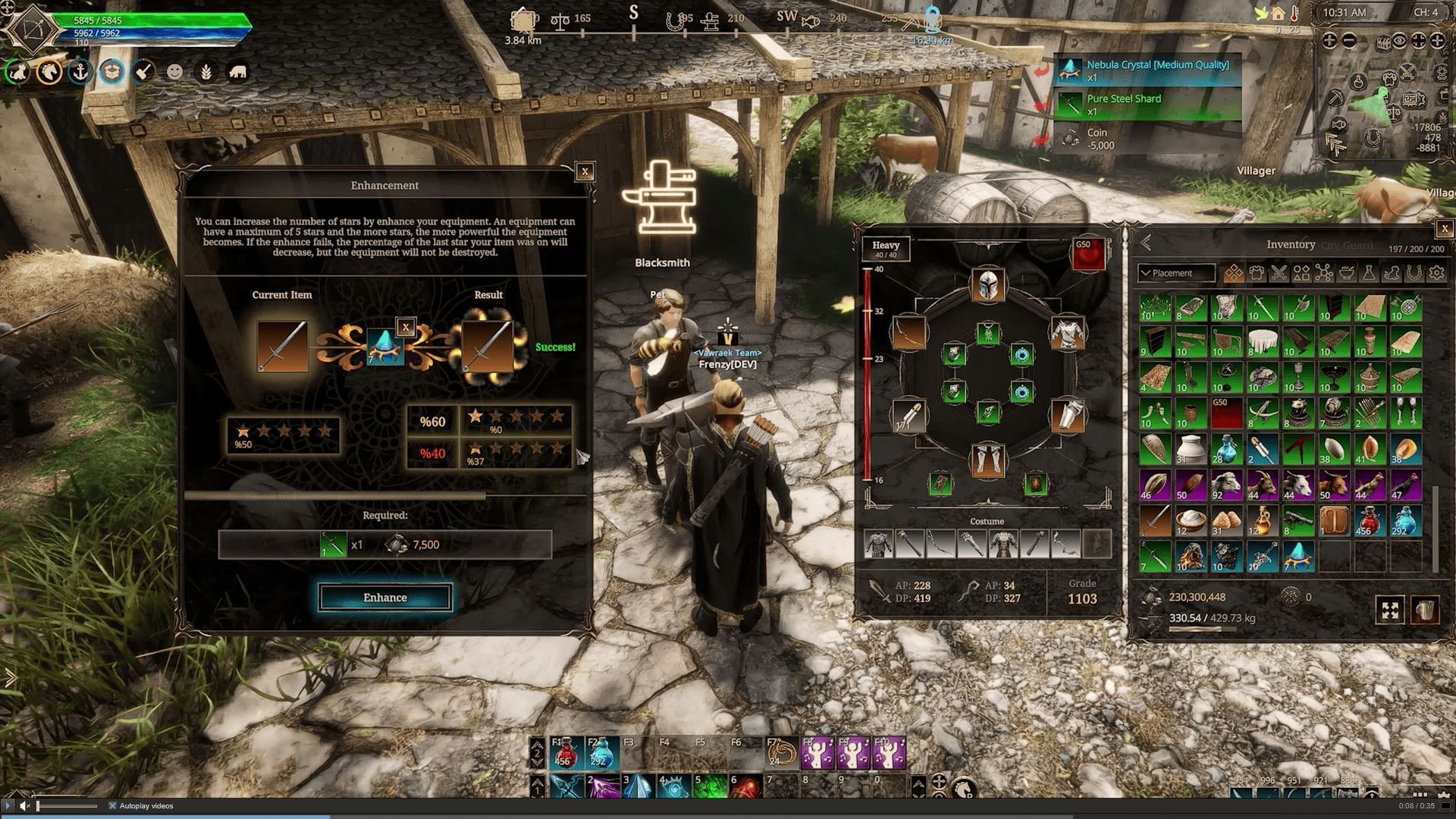Select the chest armor equipment slot
Image resolution: width=1456 pixels, height=819 pixels.
(x=1067, y=332)
